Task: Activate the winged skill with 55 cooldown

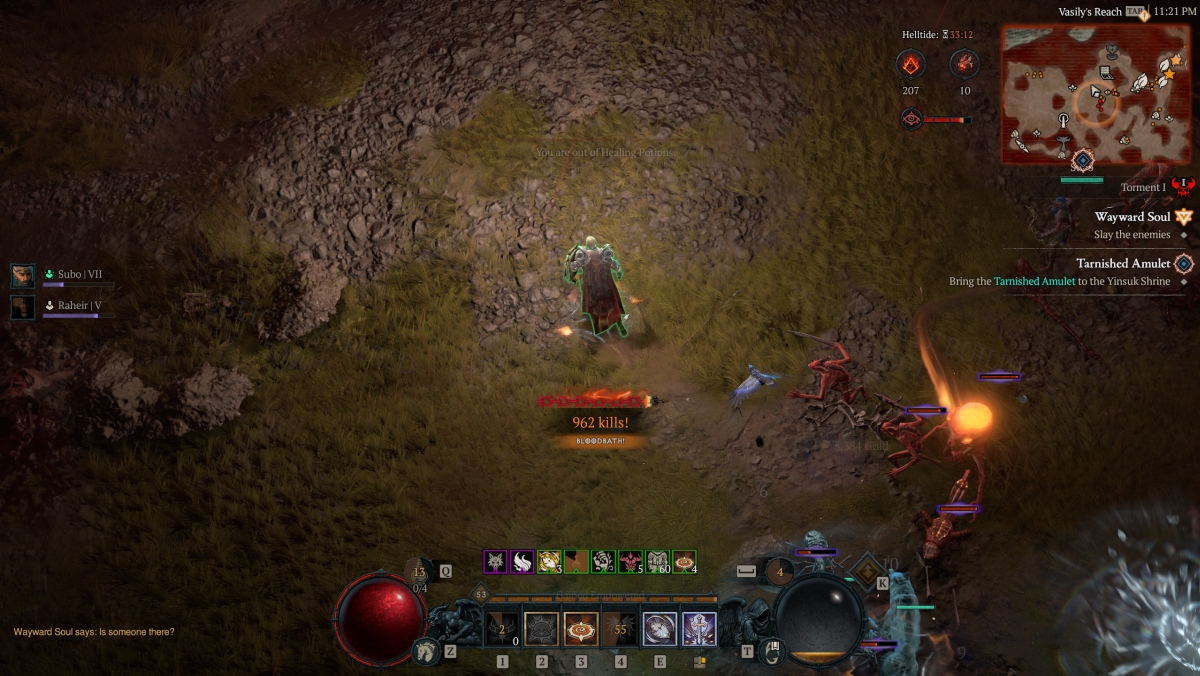Action: pos(620,629)
